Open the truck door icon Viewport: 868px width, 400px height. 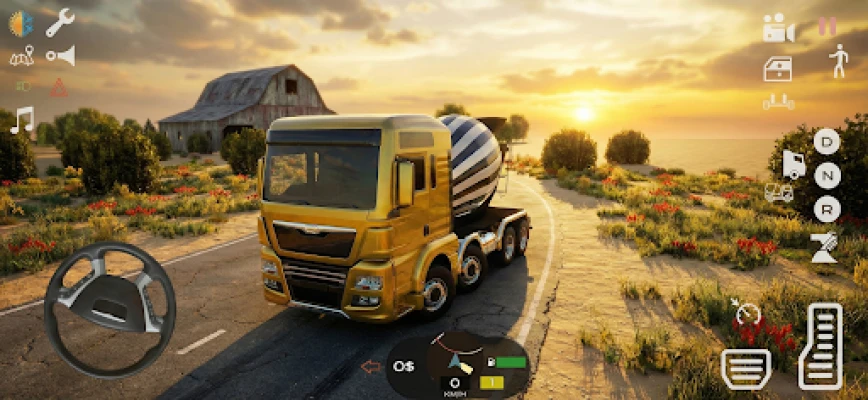click(x=778, y=68)
